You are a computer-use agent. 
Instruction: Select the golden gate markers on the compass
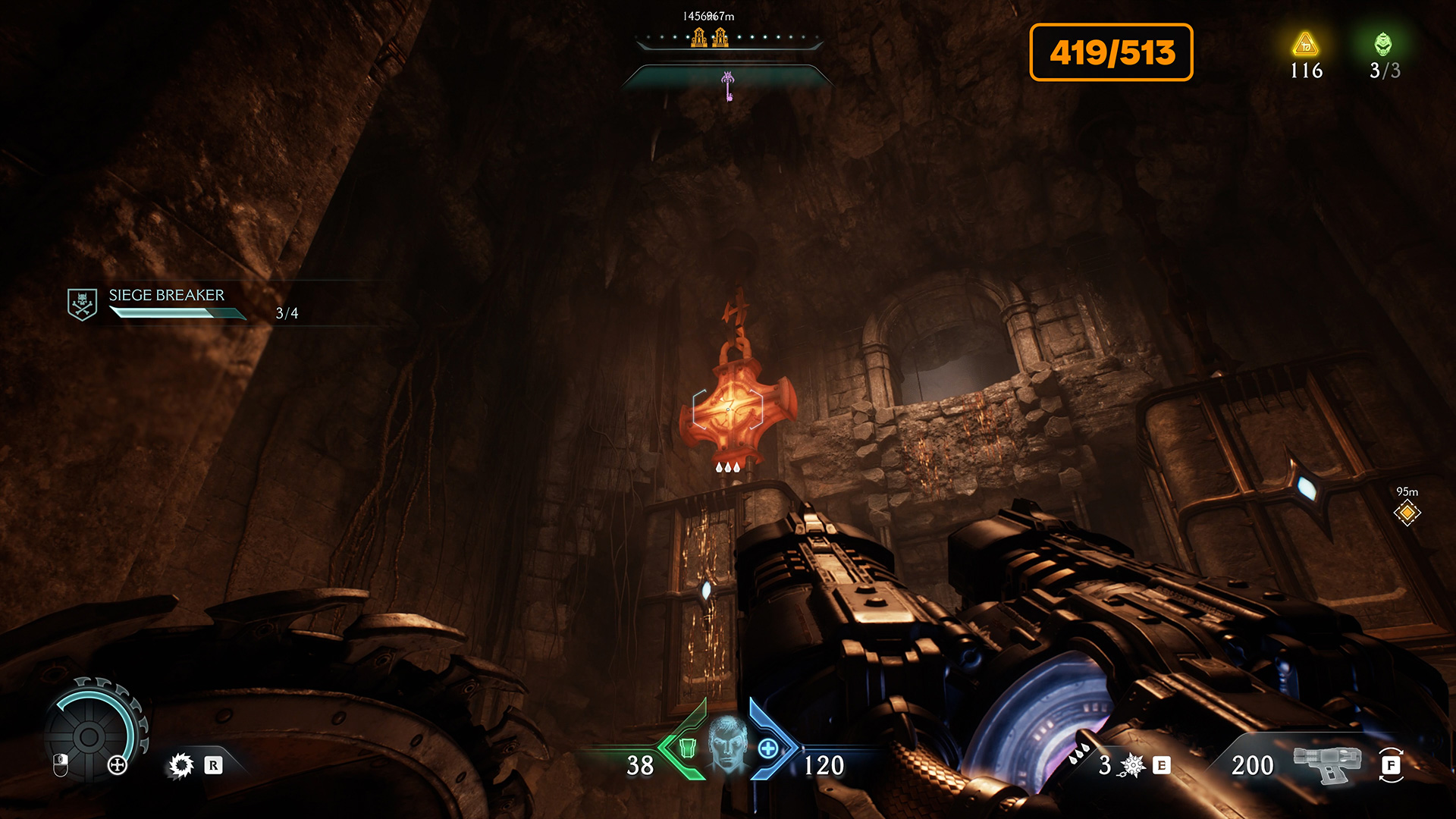(710, 36)
